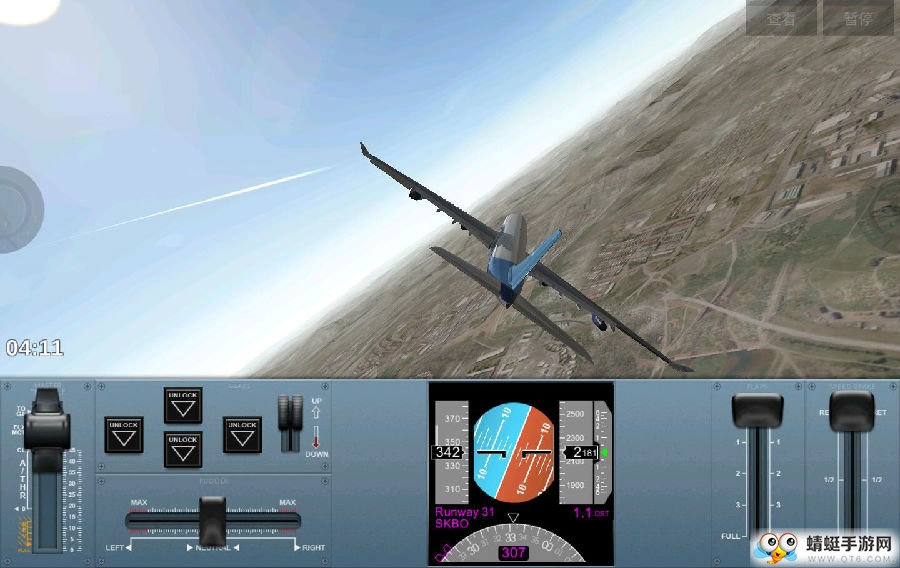
Task: Click the speed brake lever handle
Action: coord(851,409)
